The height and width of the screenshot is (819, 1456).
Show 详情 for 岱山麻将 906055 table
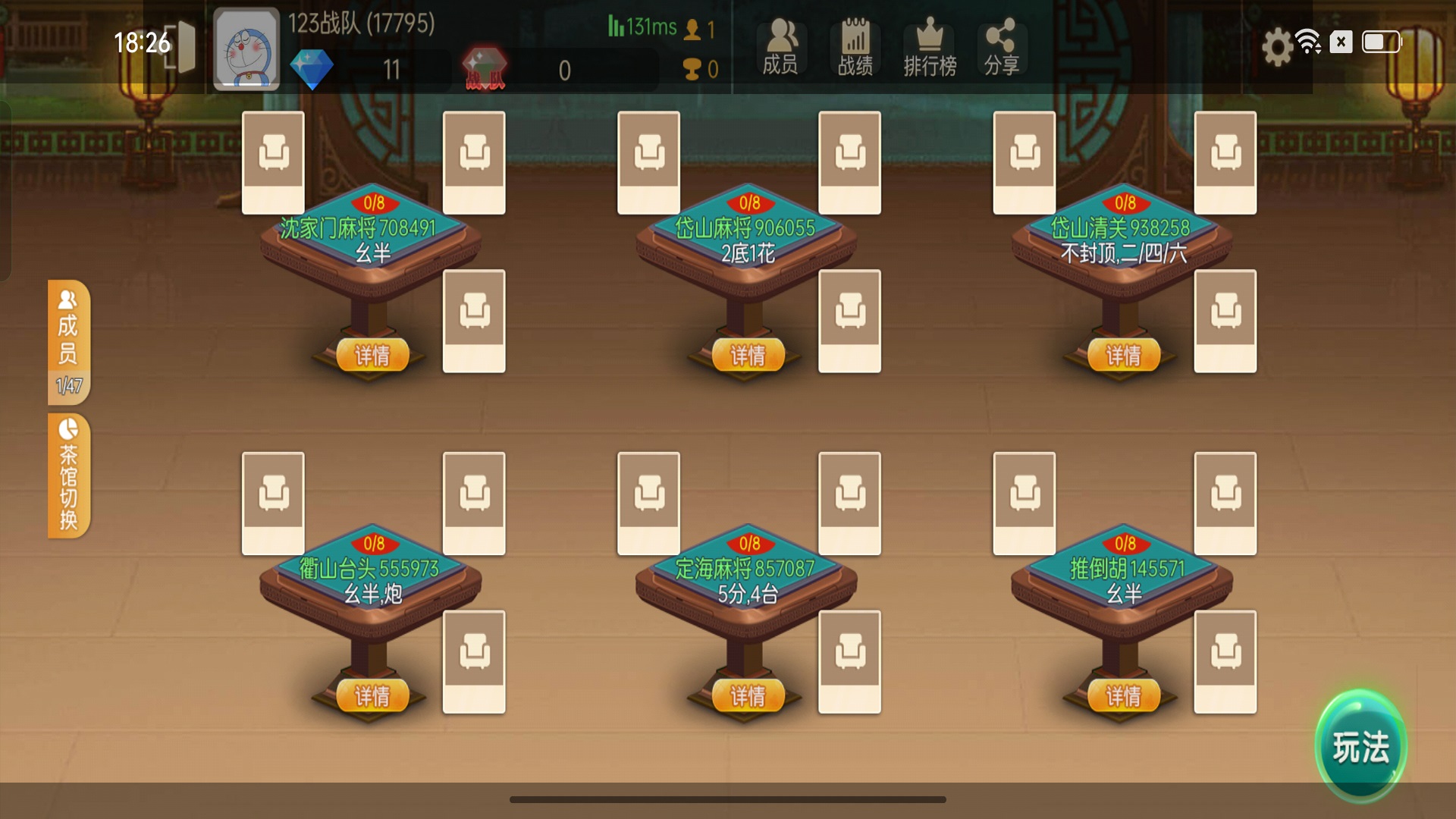coord(748,355)
